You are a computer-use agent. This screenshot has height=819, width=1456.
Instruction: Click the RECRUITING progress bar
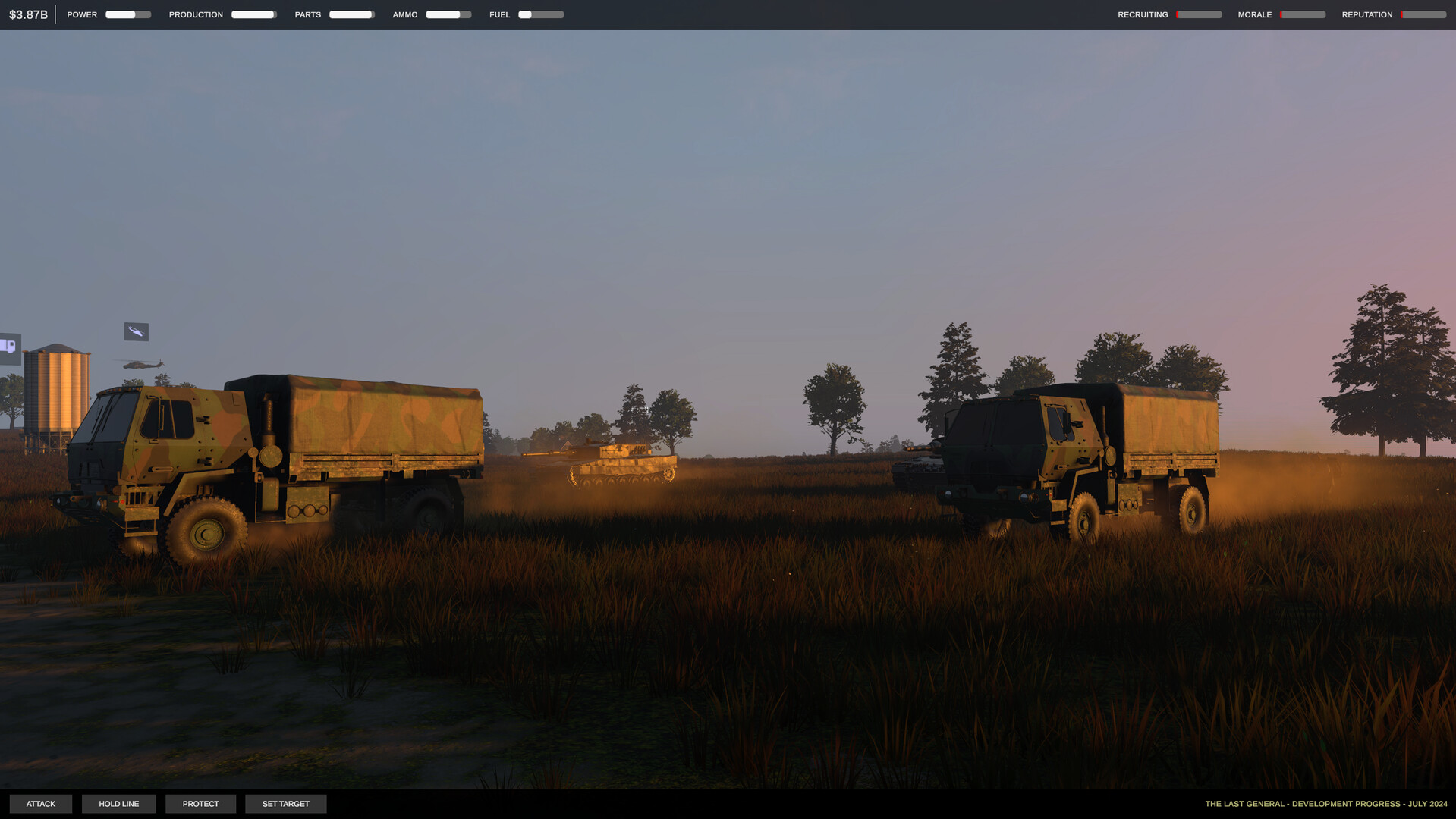tap(1197, 14)
